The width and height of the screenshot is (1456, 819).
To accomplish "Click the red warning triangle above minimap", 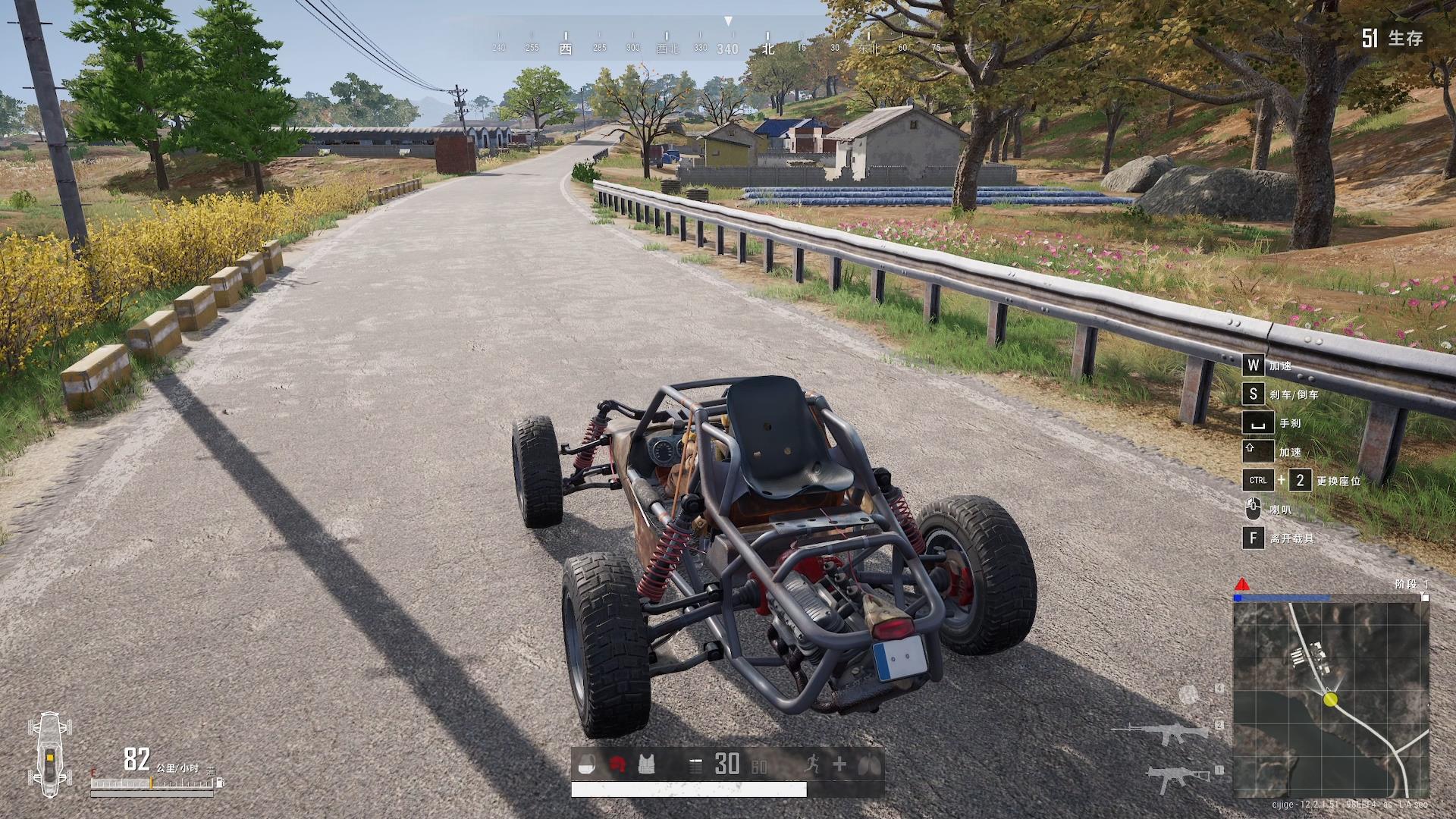I will (1242, 585).
